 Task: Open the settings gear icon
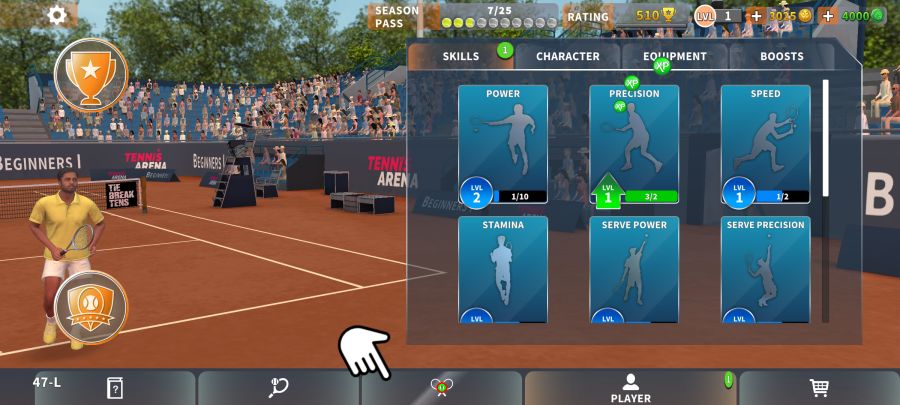click(57, 15)
